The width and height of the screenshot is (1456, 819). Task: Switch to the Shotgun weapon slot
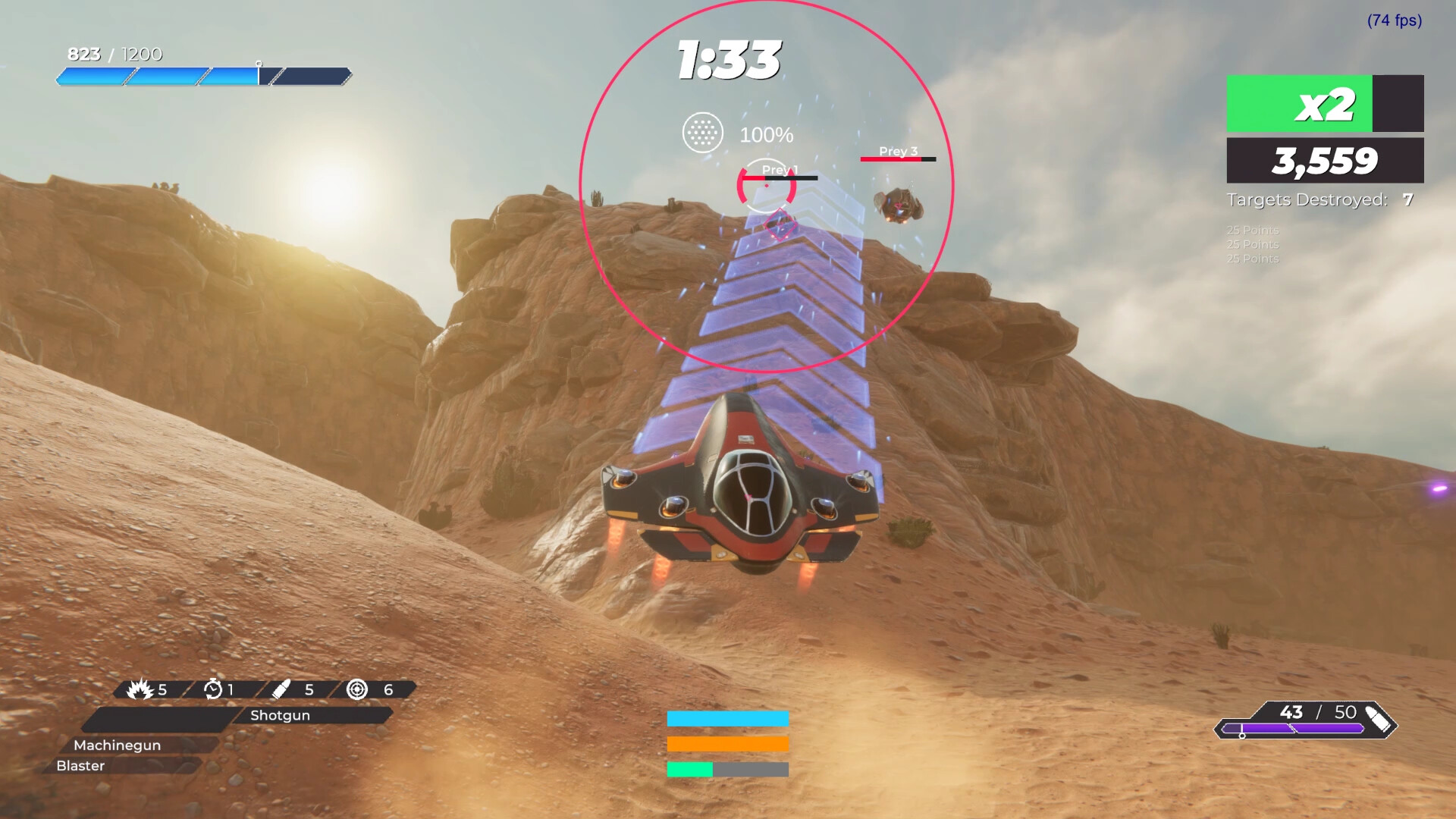tap(281, 715)
